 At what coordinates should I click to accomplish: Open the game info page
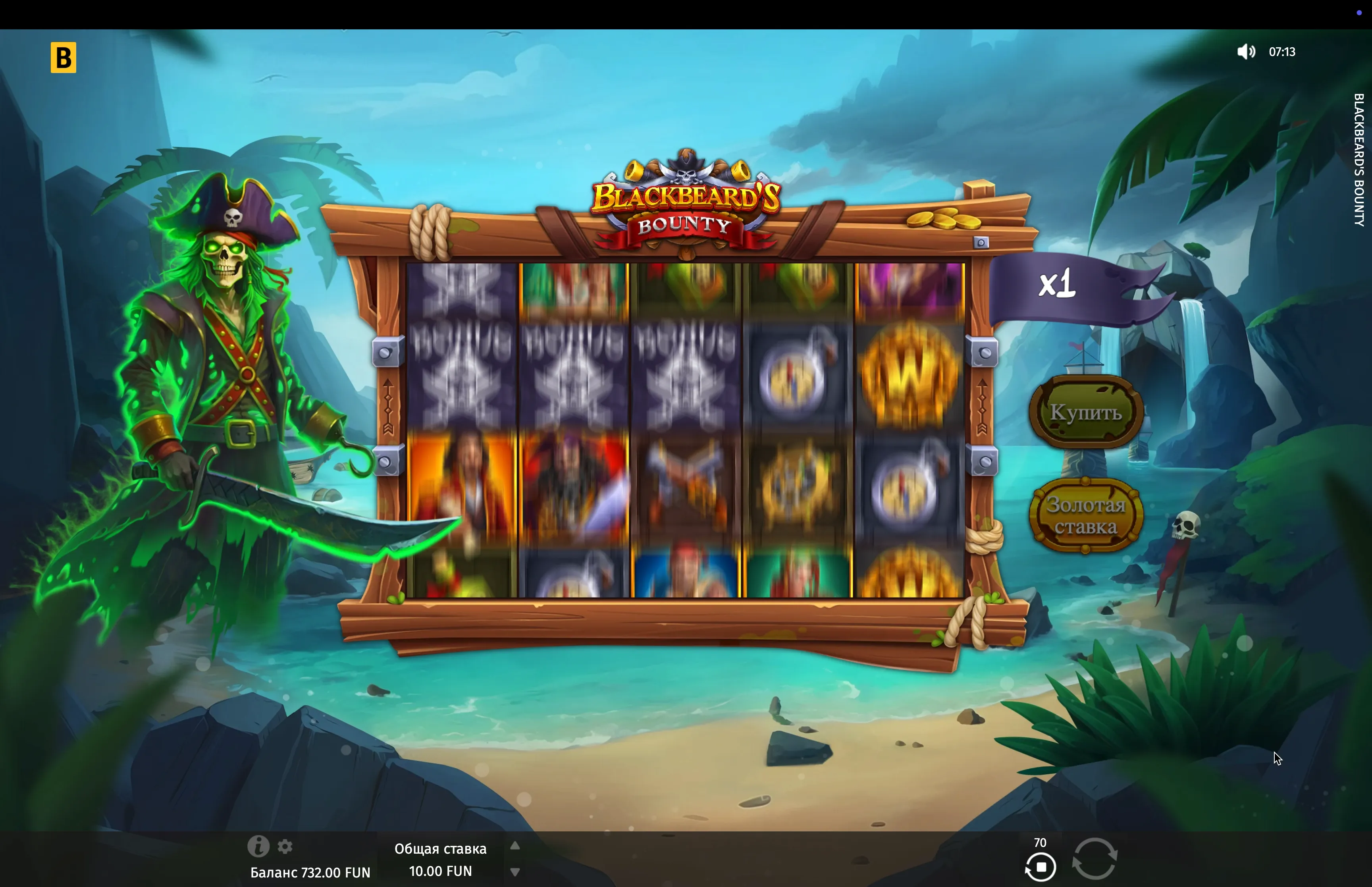point(258,846)
